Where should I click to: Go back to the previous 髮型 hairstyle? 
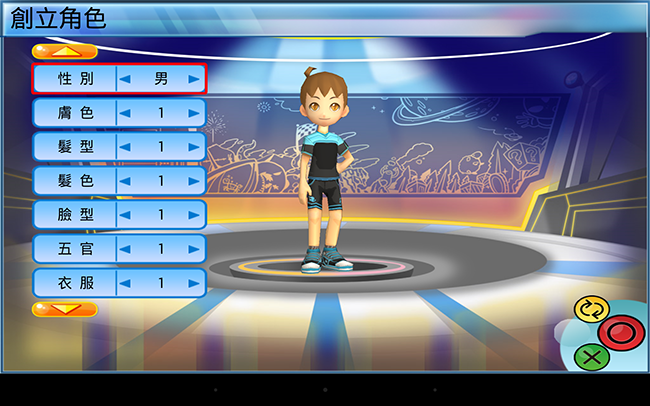coord(126,147)
